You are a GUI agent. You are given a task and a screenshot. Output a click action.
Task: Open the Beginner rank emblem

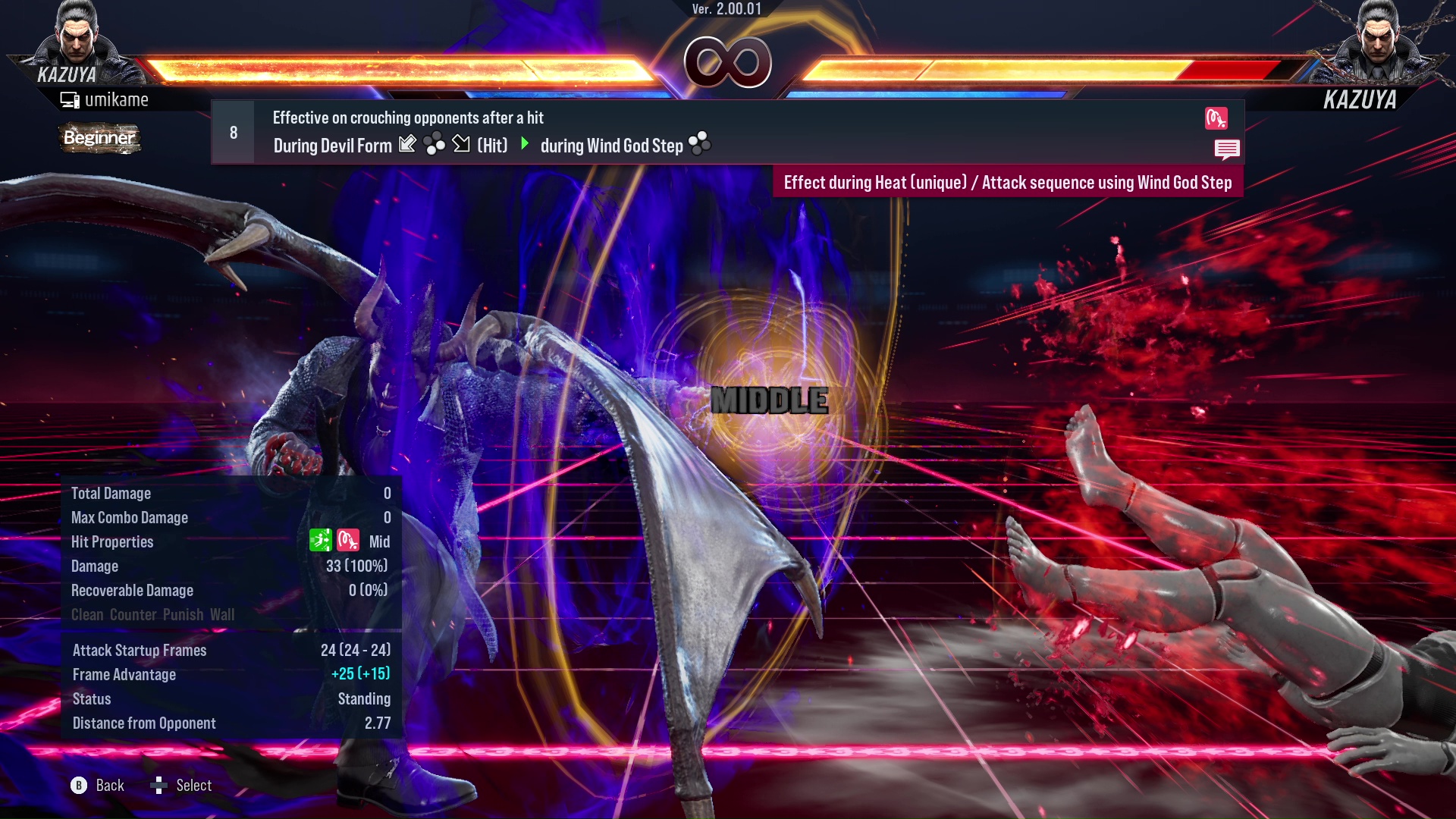[x=99, y=139]
